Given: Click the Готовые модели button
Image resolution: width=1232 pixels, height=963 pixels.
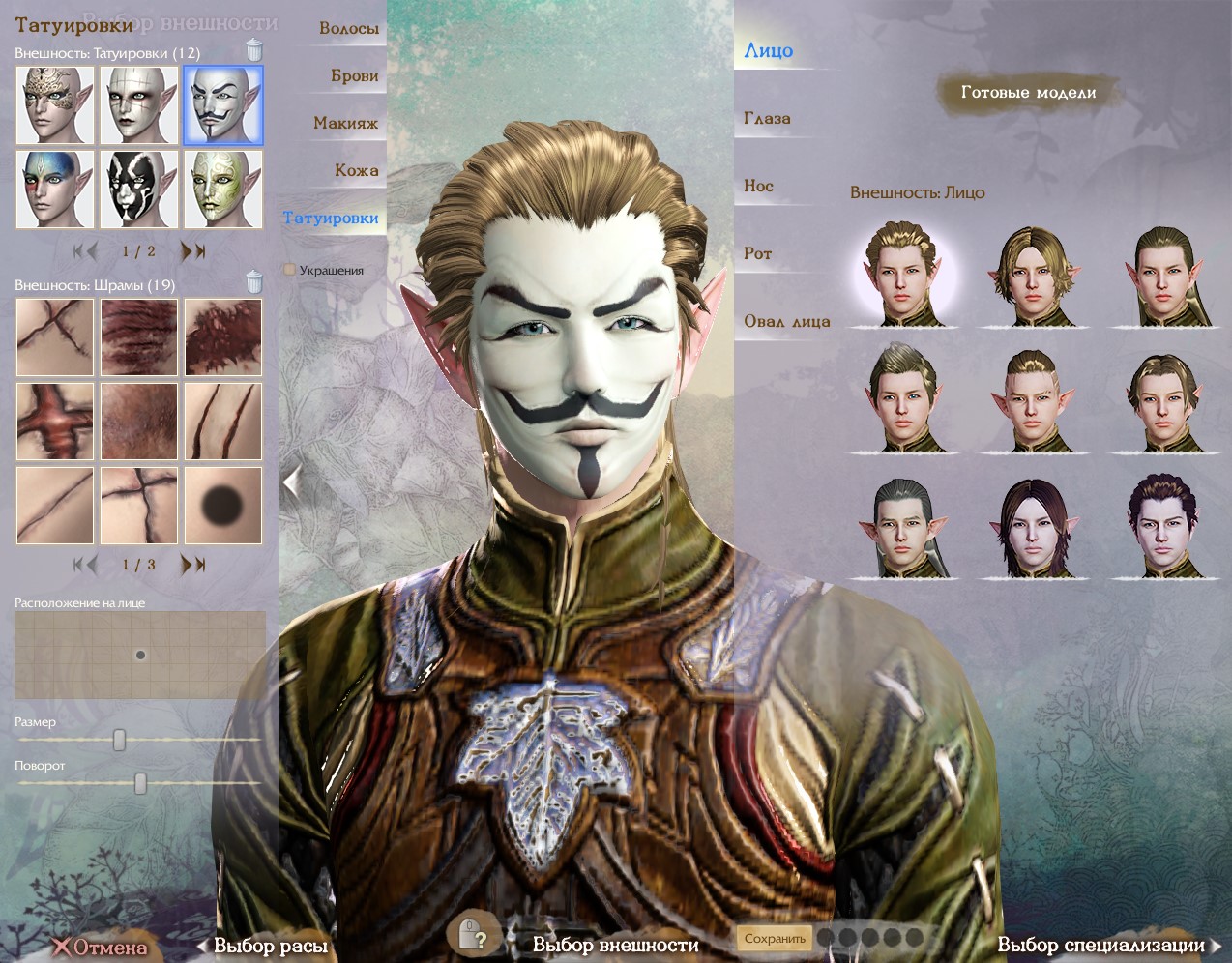Looking at the screenshot, I should pos(1028,93).
